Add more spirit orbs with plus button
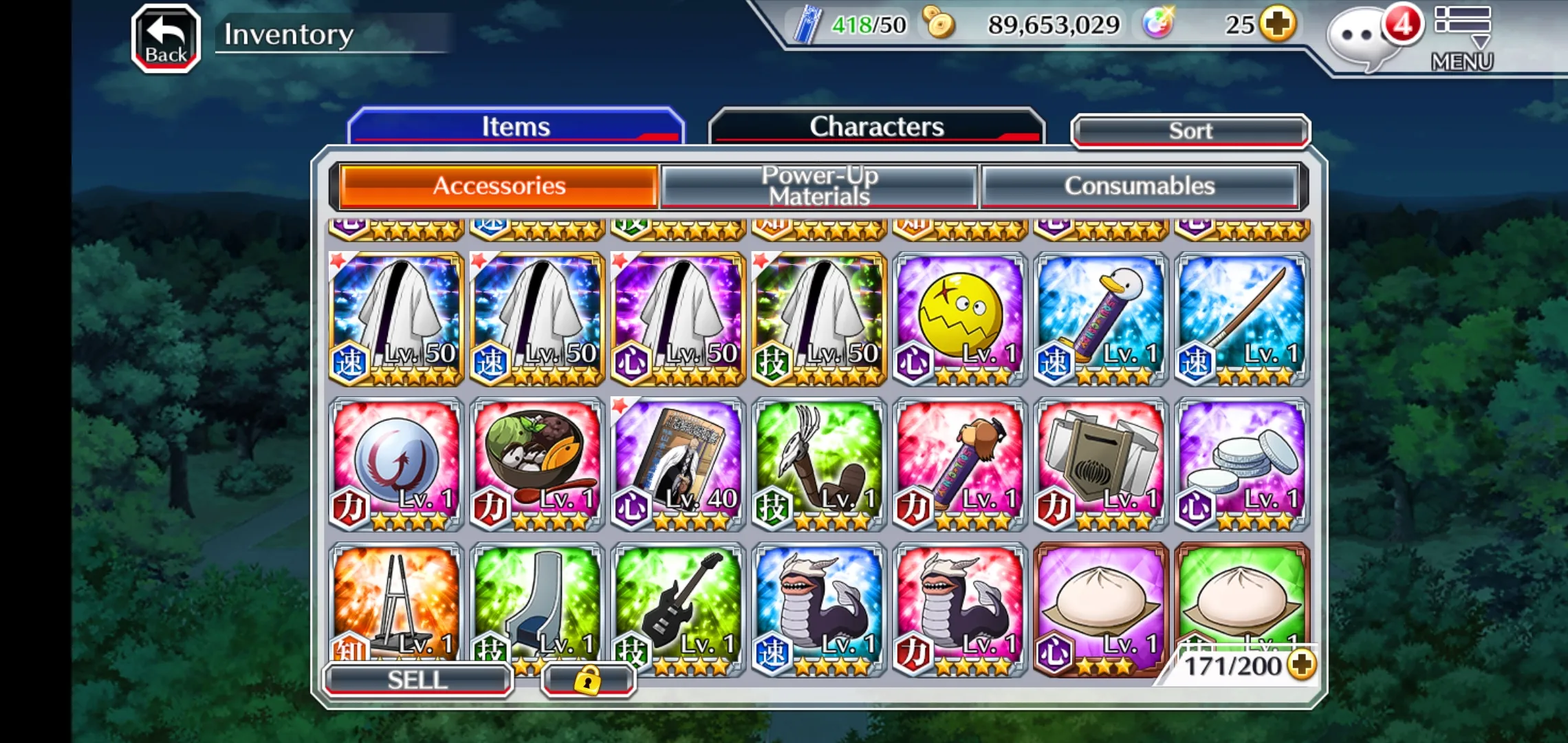 tap(1278, 25)
